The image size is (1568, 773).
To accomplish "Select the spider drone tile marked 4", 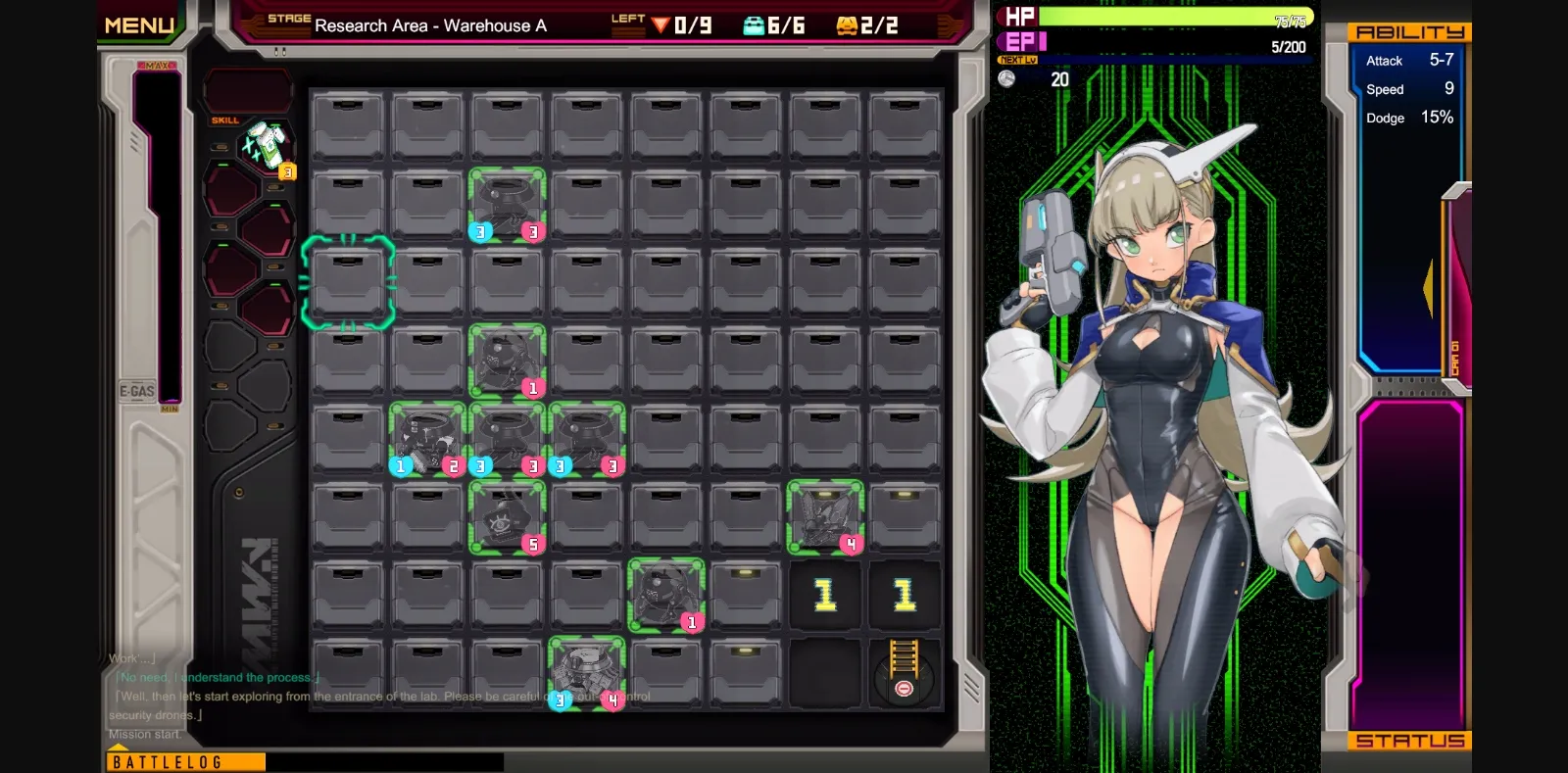I will point(823,516).
